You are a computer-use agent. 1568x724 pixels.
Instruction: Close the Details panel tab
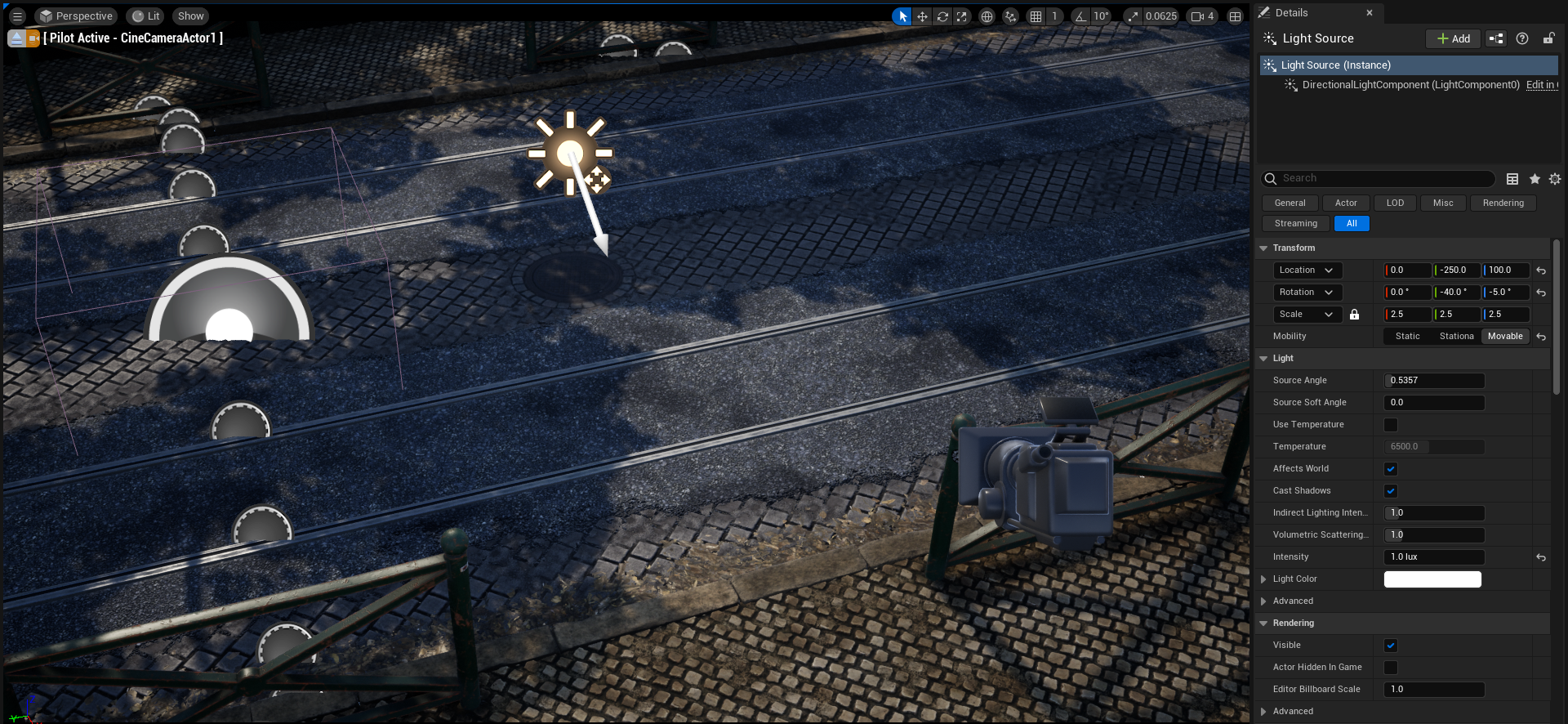1370,13
